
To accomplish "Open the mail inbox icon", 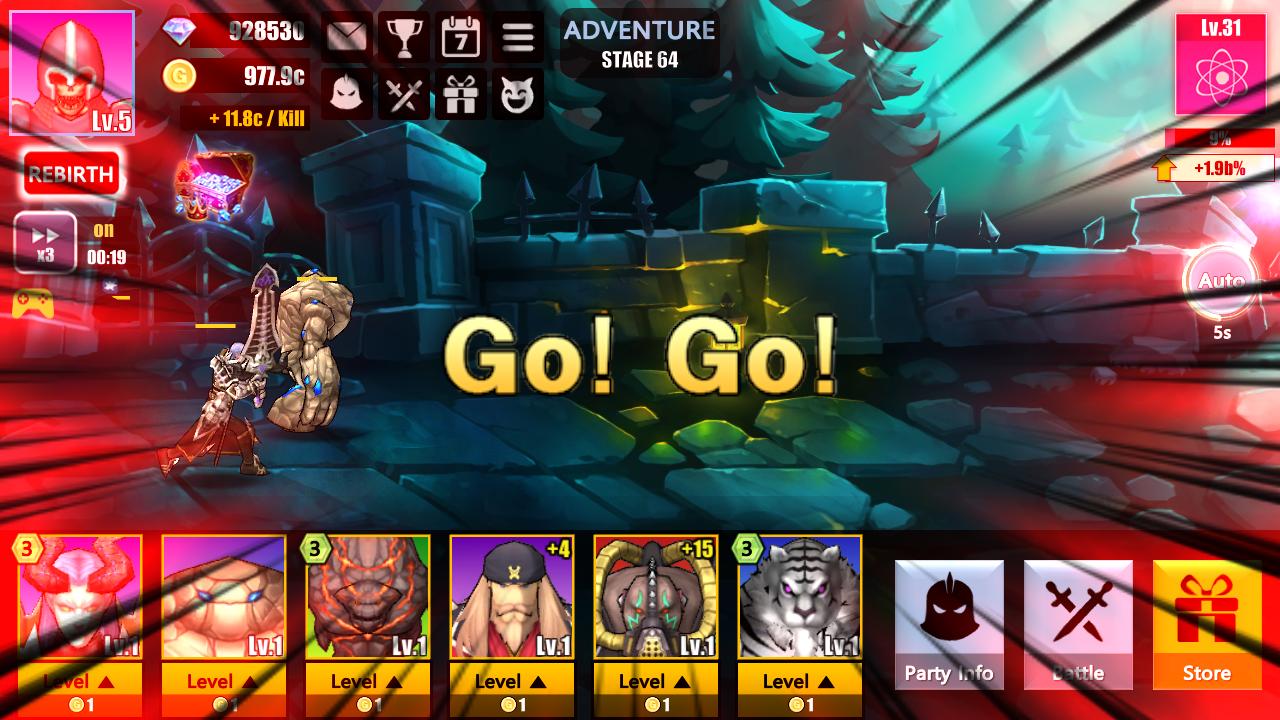I will (x=346, y=37).
